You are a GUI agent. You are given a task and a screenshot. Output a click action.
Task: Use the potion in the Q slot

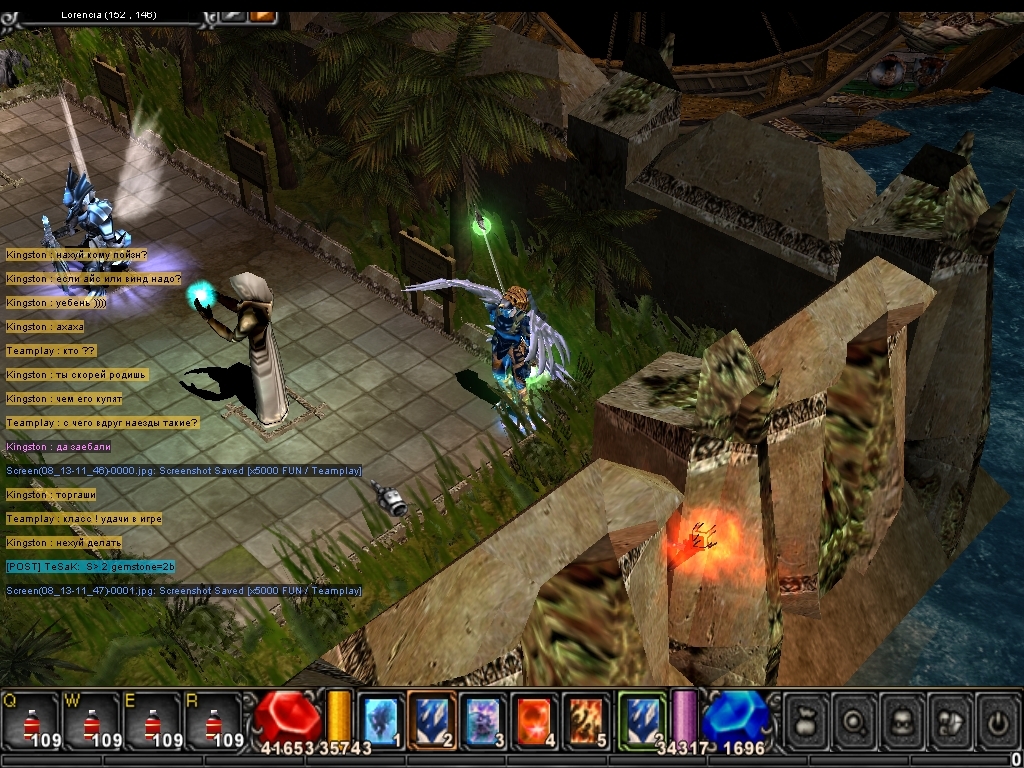point(31,720)
